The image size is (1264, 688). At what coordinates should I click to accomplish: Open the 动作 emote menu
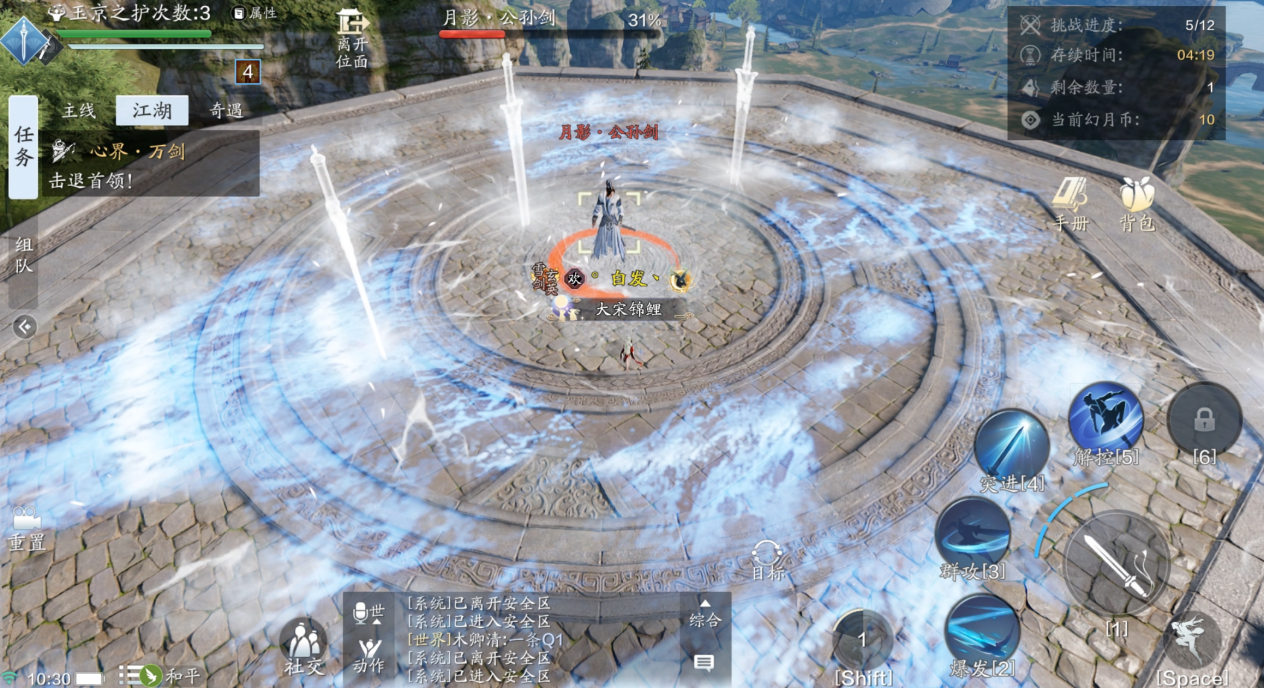pos(368,654)
